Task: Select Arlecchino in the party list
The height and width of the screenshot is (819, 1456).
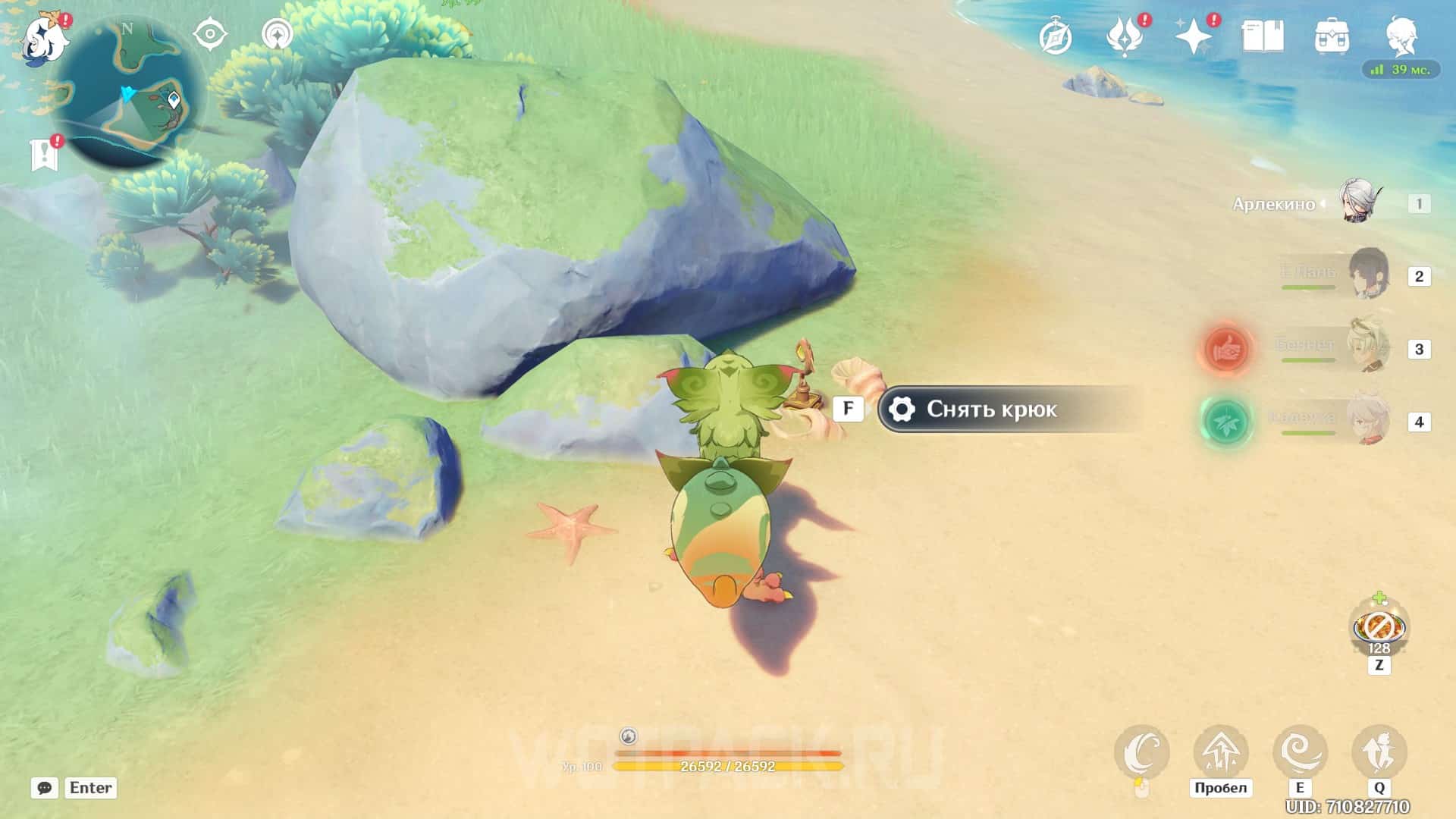Action: coord(1358,202)
